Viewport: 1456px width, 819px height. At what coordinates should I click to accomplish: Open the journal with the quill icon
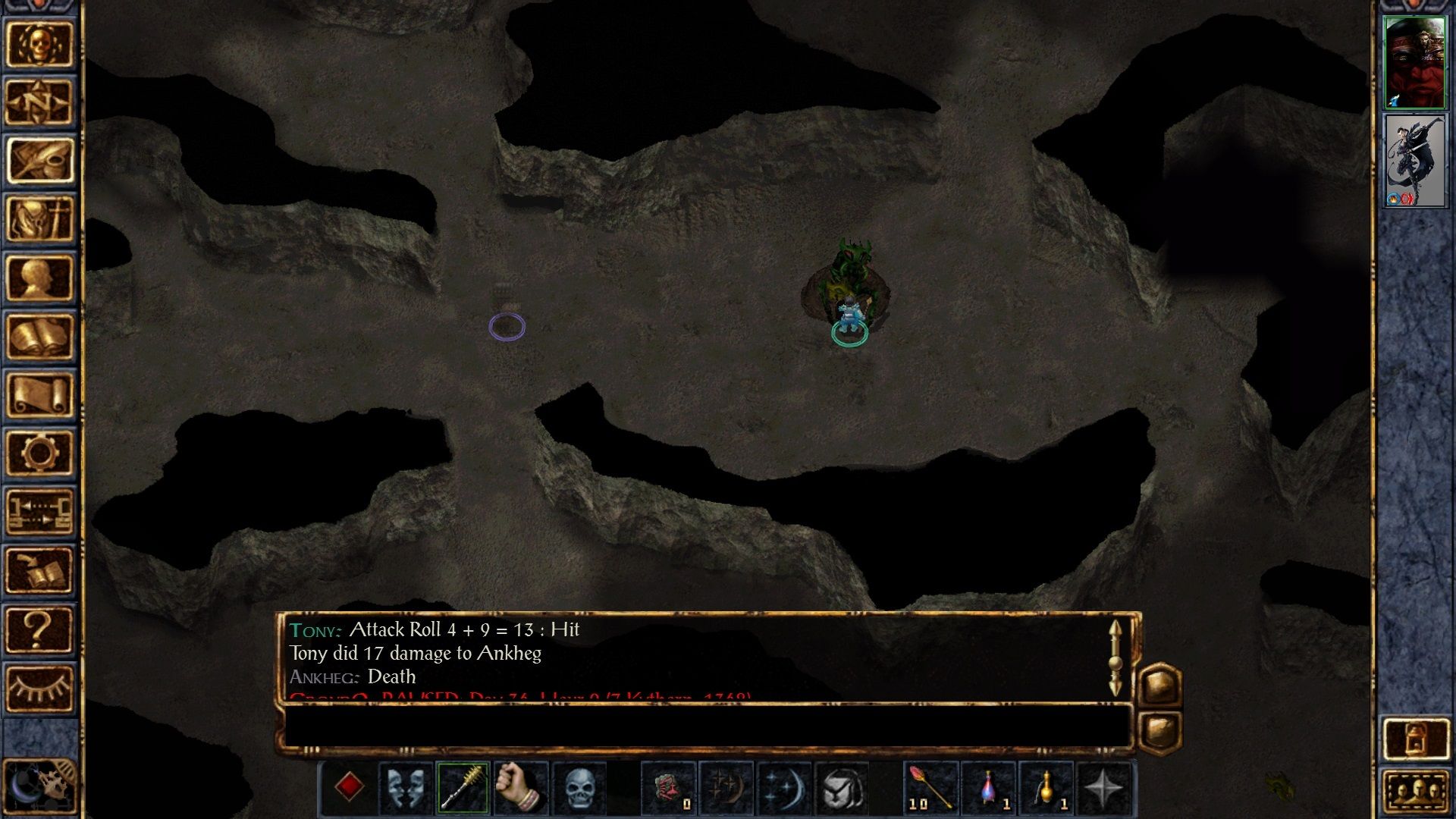click(x=39, y=160)
